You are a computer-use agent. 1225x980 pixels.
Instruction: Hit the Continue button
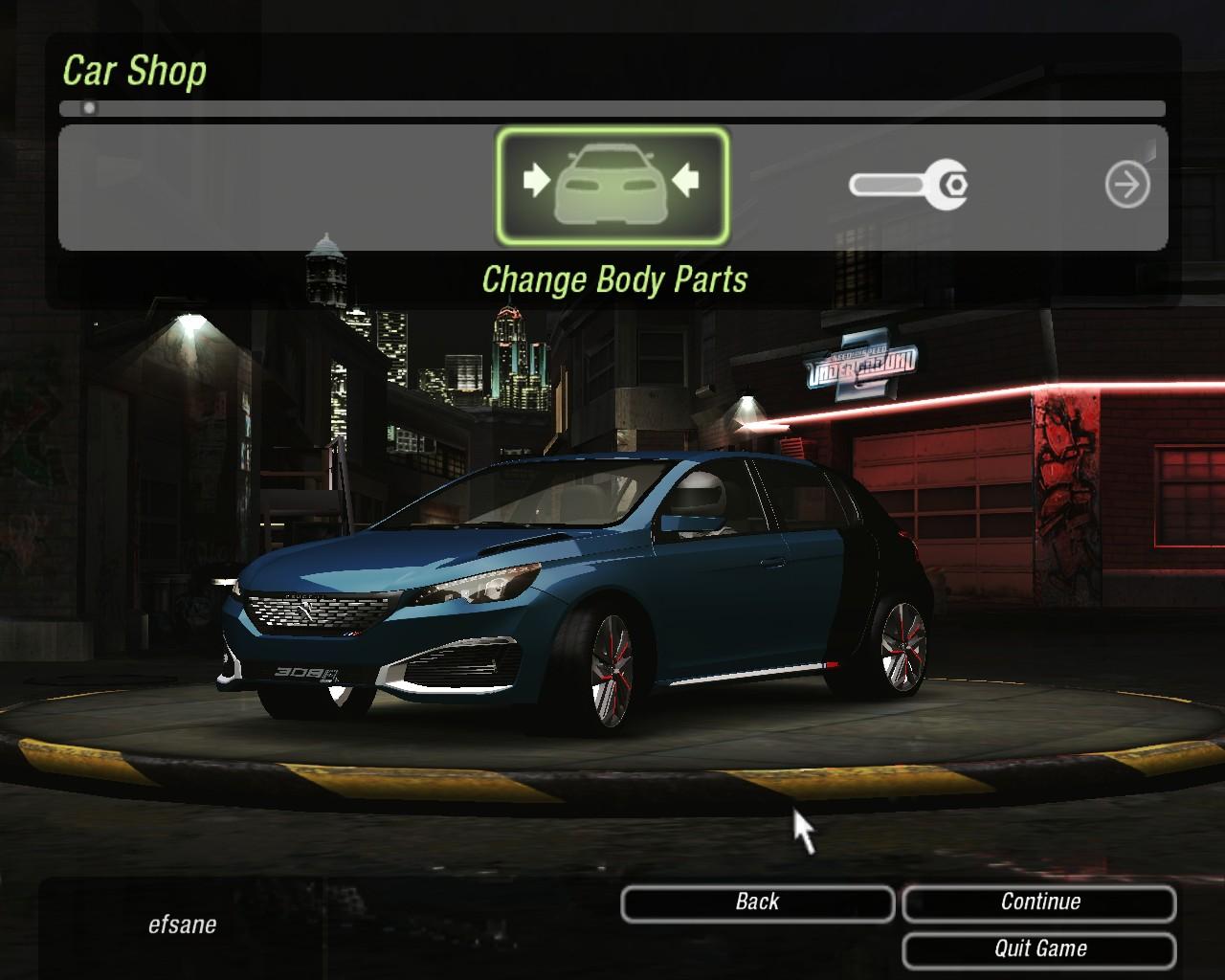1039,902
